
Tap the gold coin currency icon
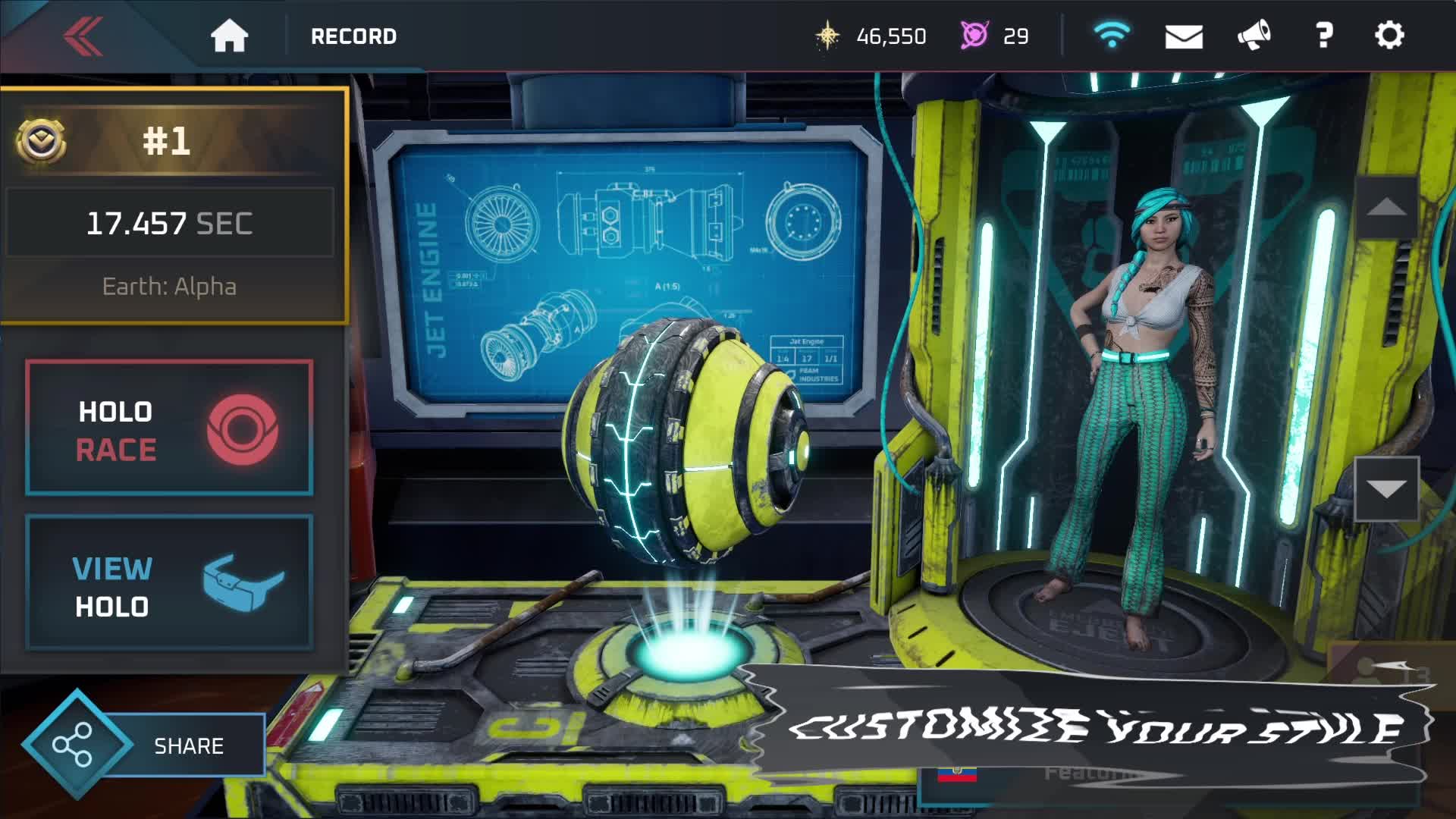point(828,36)
